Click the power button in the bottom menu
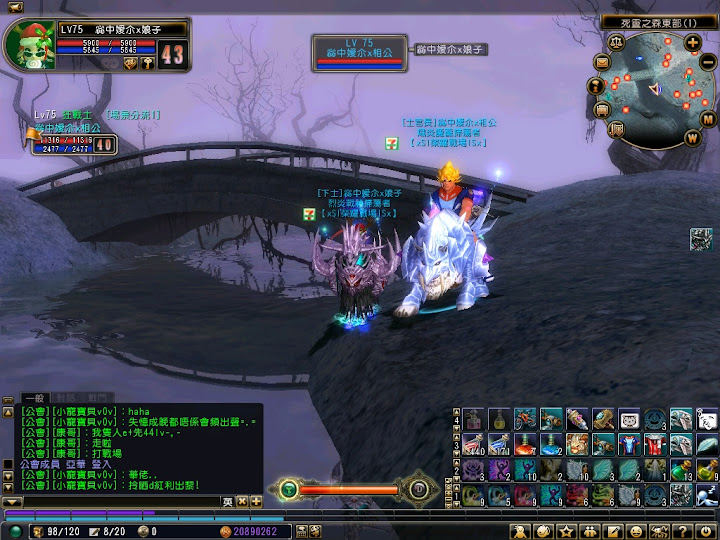This screenshot has width=720, height=540. pyautogui.click(x=705, y=530)
